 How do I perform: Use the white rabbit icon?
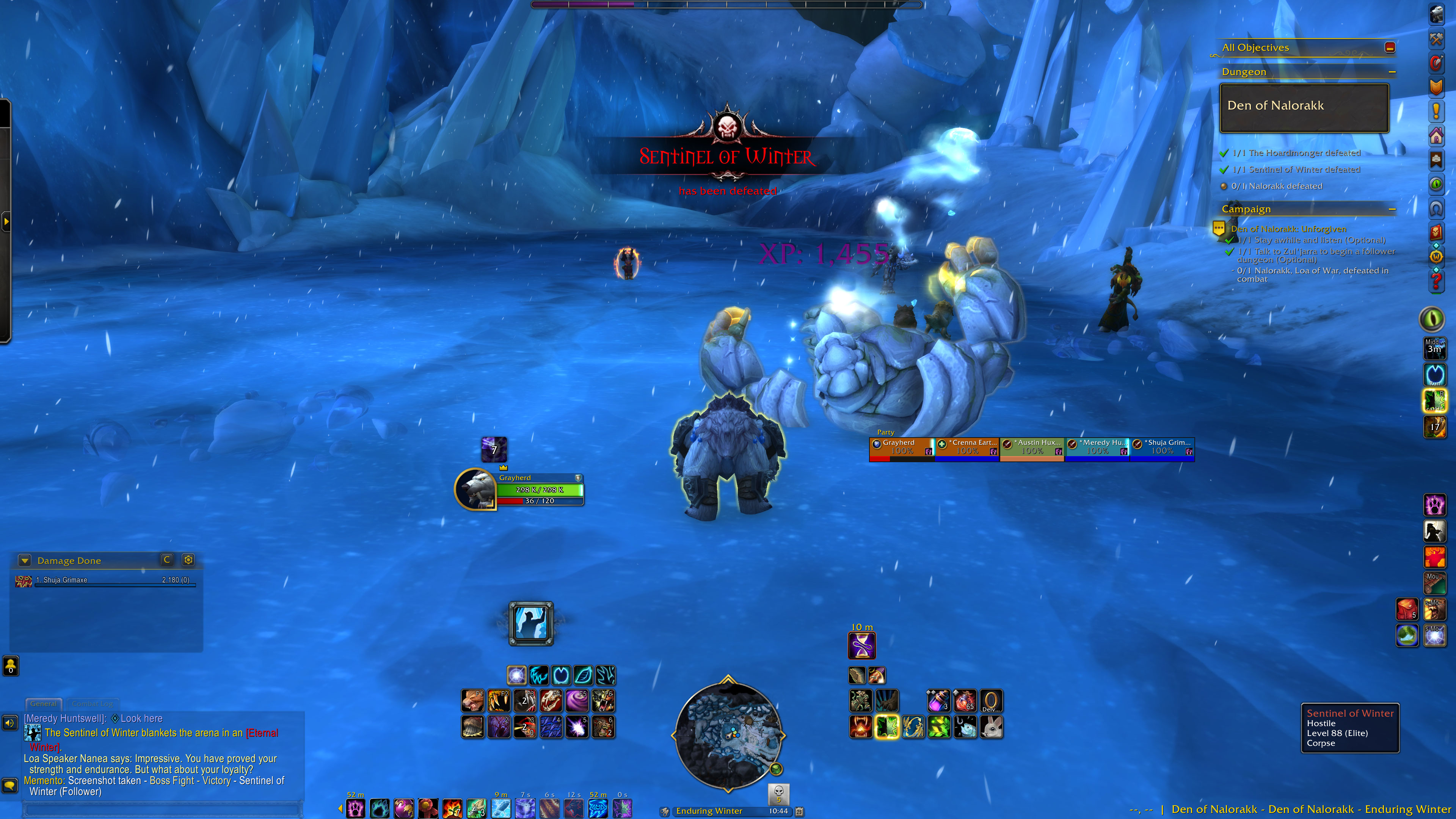pos(991,727)
